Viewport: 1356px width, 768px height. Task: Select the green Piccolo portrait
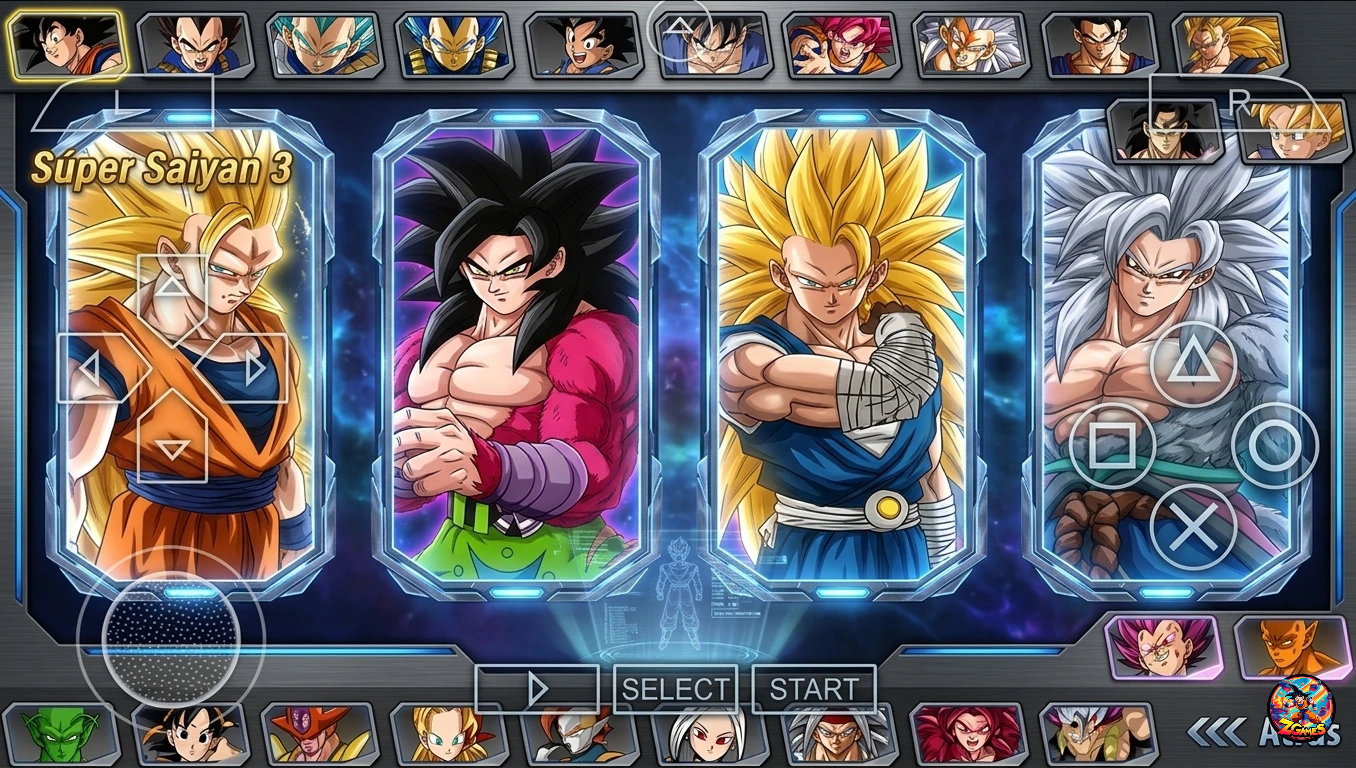tap(58, 735)
